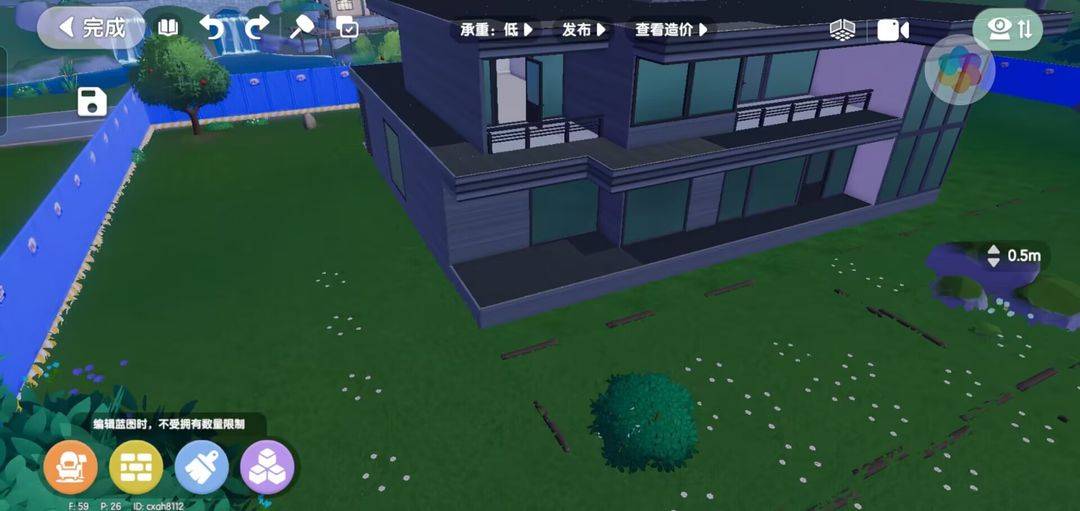Image resolution: width=1080 pixels, height=511 pixels.
Task: Open the yellow brick wall category
Action: coord(136,467)
